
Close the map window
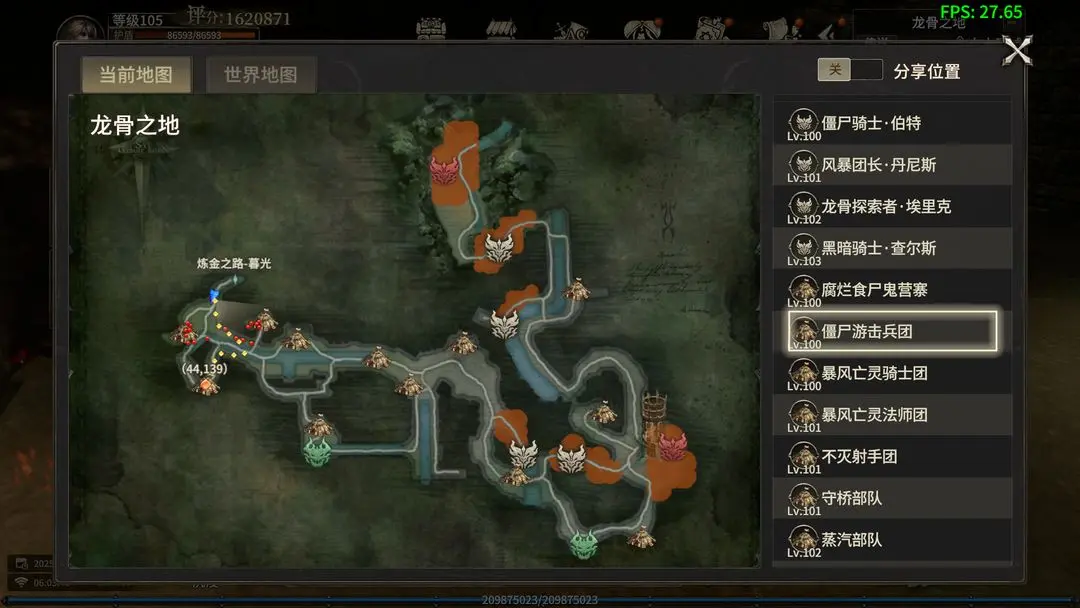[x=1017, y=51]
